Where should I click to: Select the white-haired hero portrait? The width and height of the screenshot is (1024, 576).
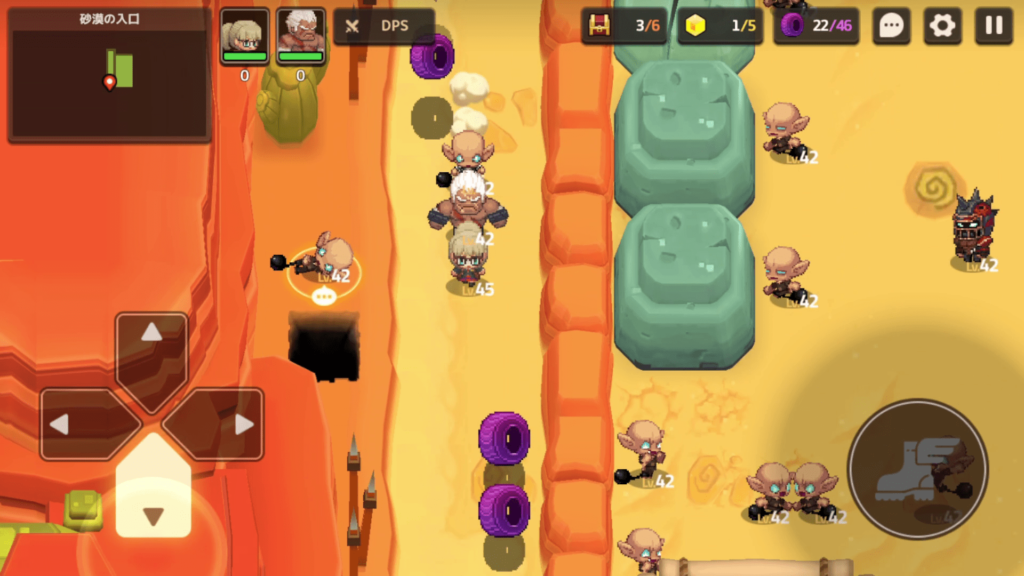pyautogui.click(x=300, y=37)
